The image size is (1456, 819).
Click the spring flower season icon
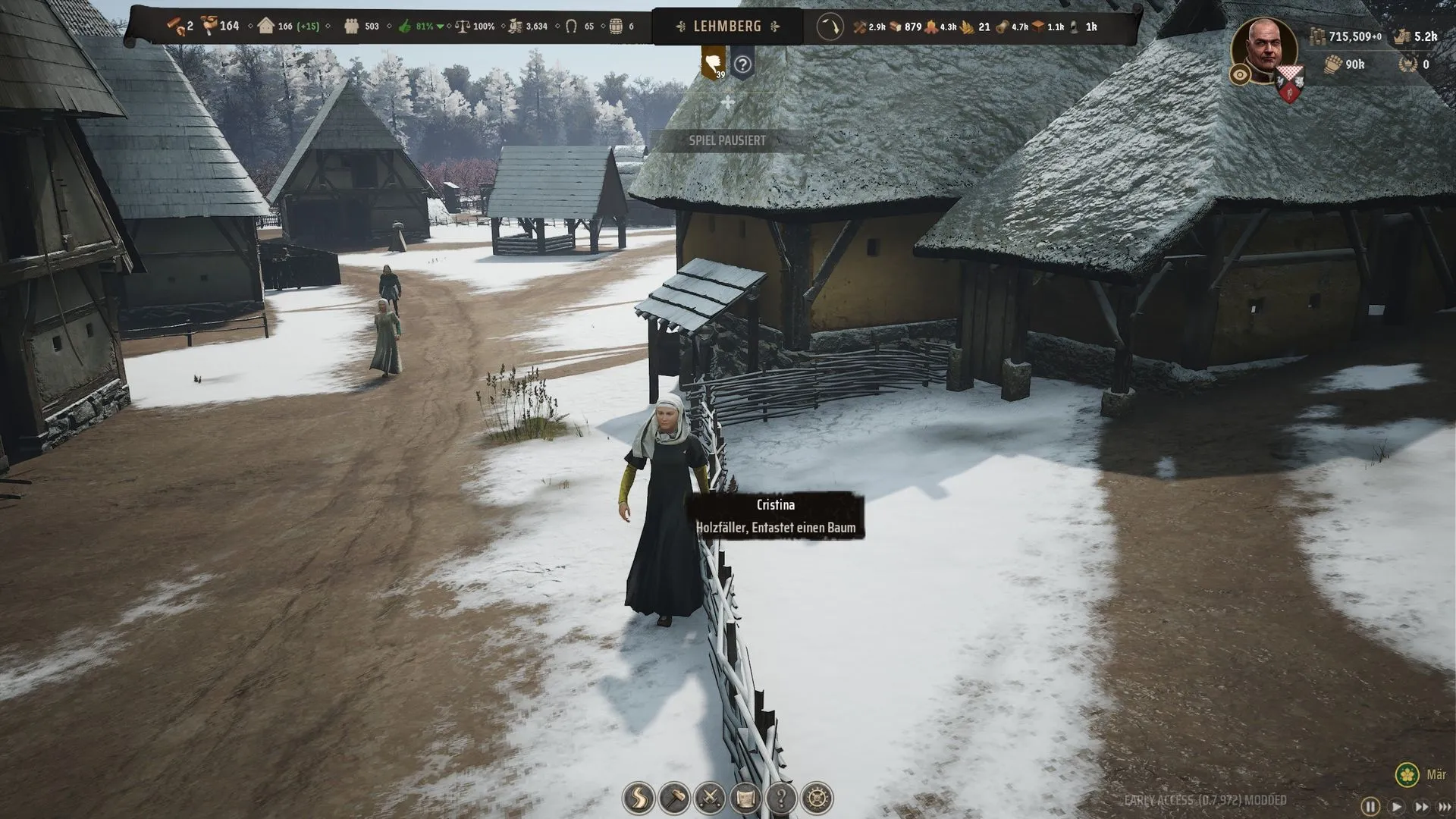pos(1407,774)
